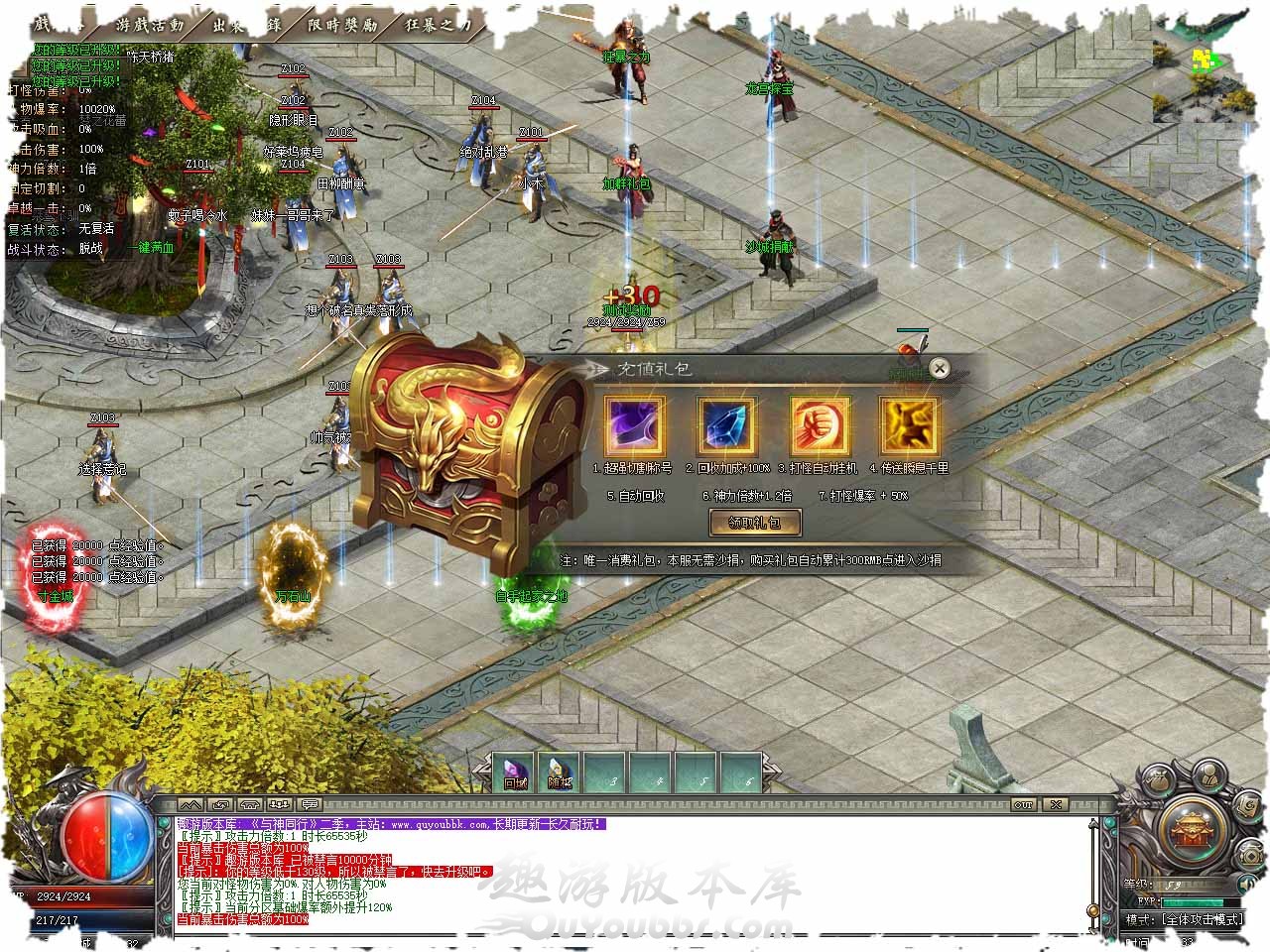The image size is (1270, 952).
Task: Close the recharge gift pack popup
Action: coord(939,369)
